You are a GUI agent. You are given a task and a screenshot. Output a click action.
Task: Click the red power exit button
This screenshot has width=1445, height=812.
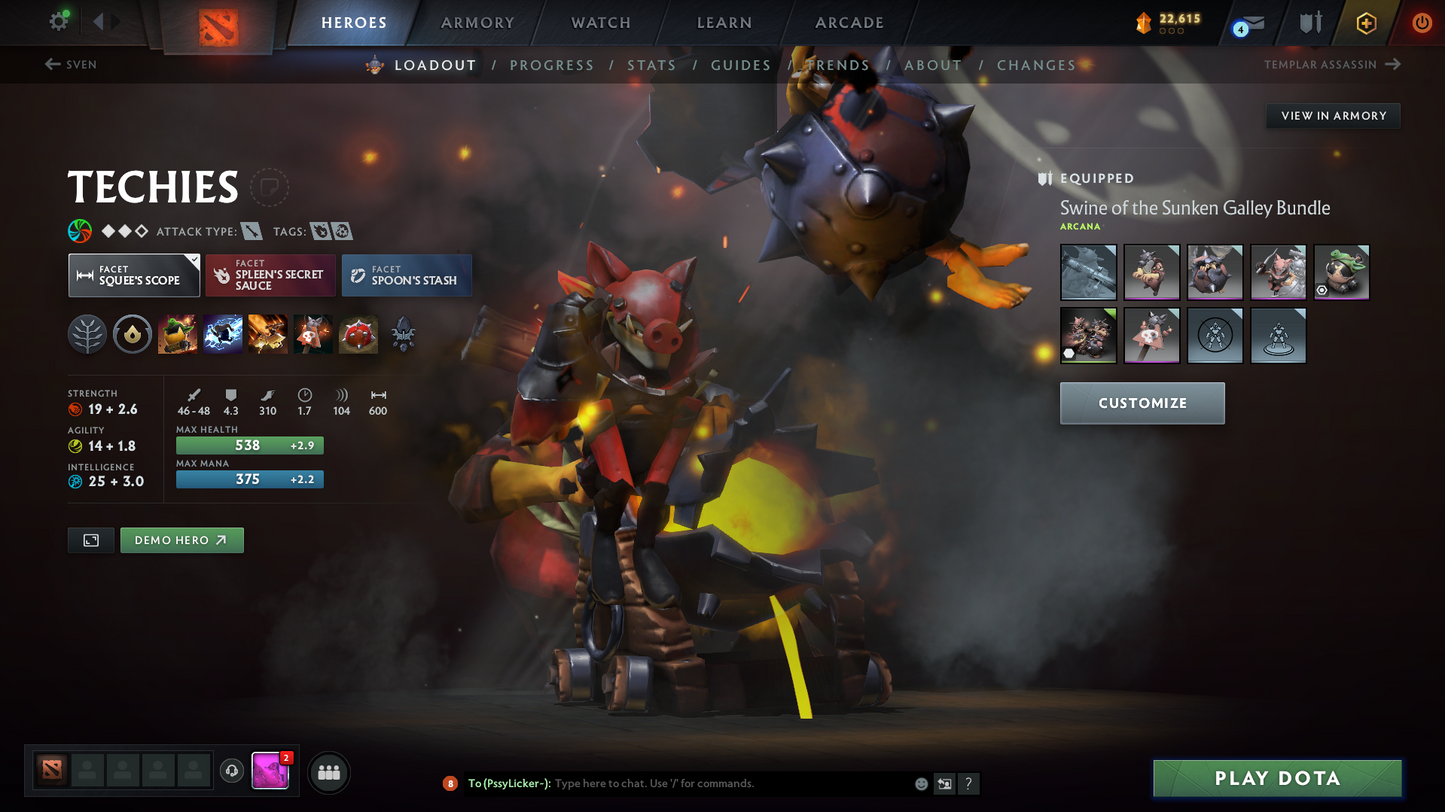pos(1421,23)
